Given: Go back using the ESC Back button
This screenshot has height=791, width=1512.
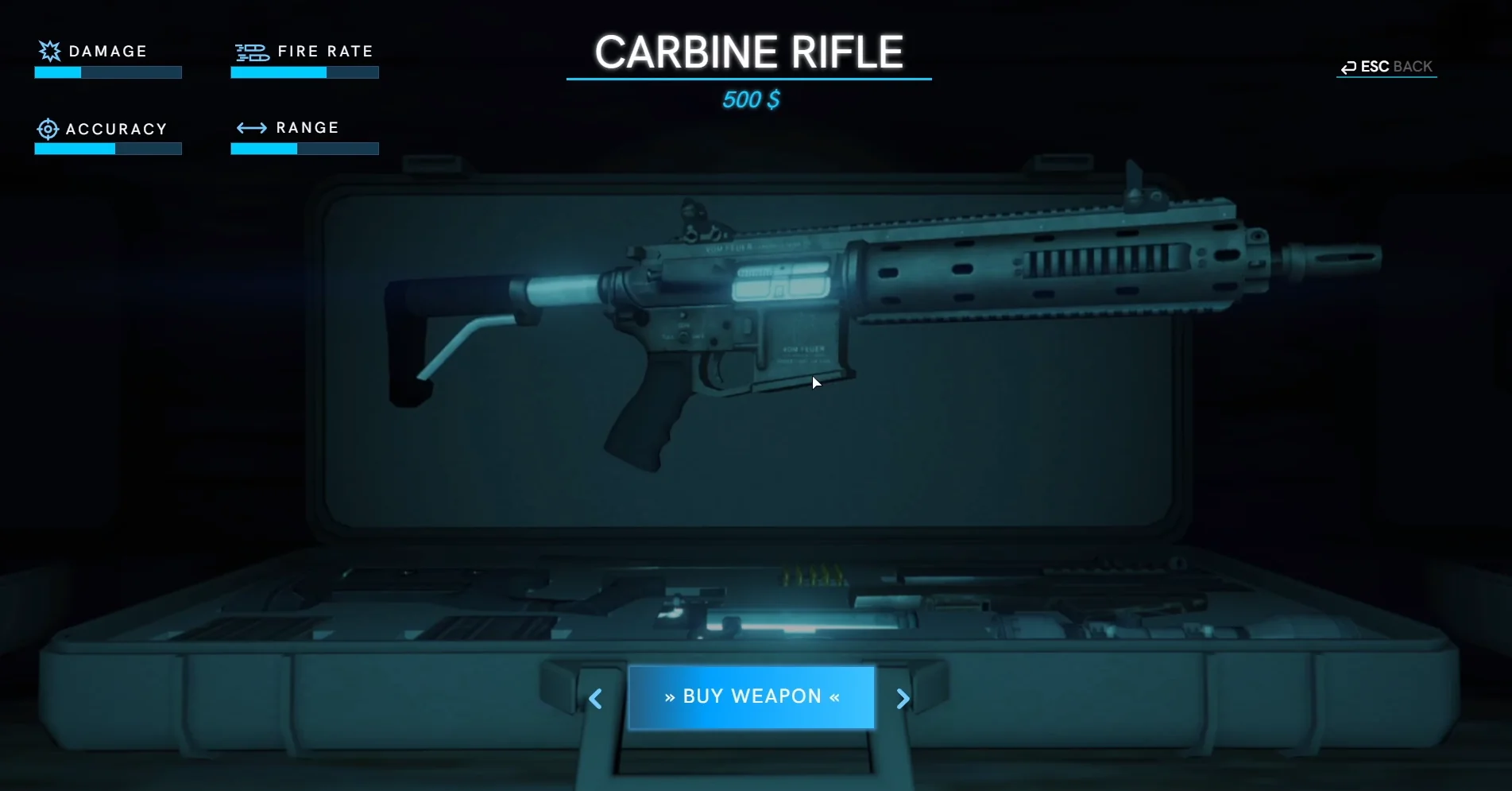Looking at the screenshot, I should tap(1387, 67).
